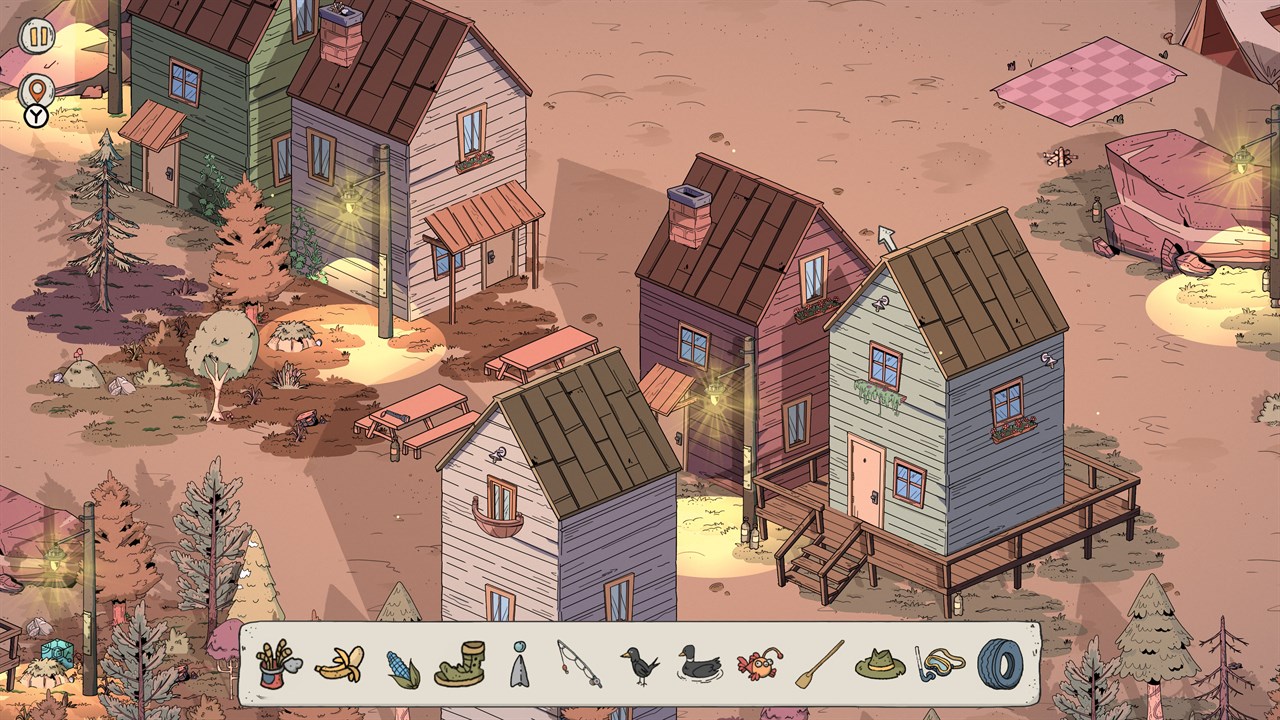Open the map location pin button
The width and height of the screenshot is (1280, 720).
37,91
